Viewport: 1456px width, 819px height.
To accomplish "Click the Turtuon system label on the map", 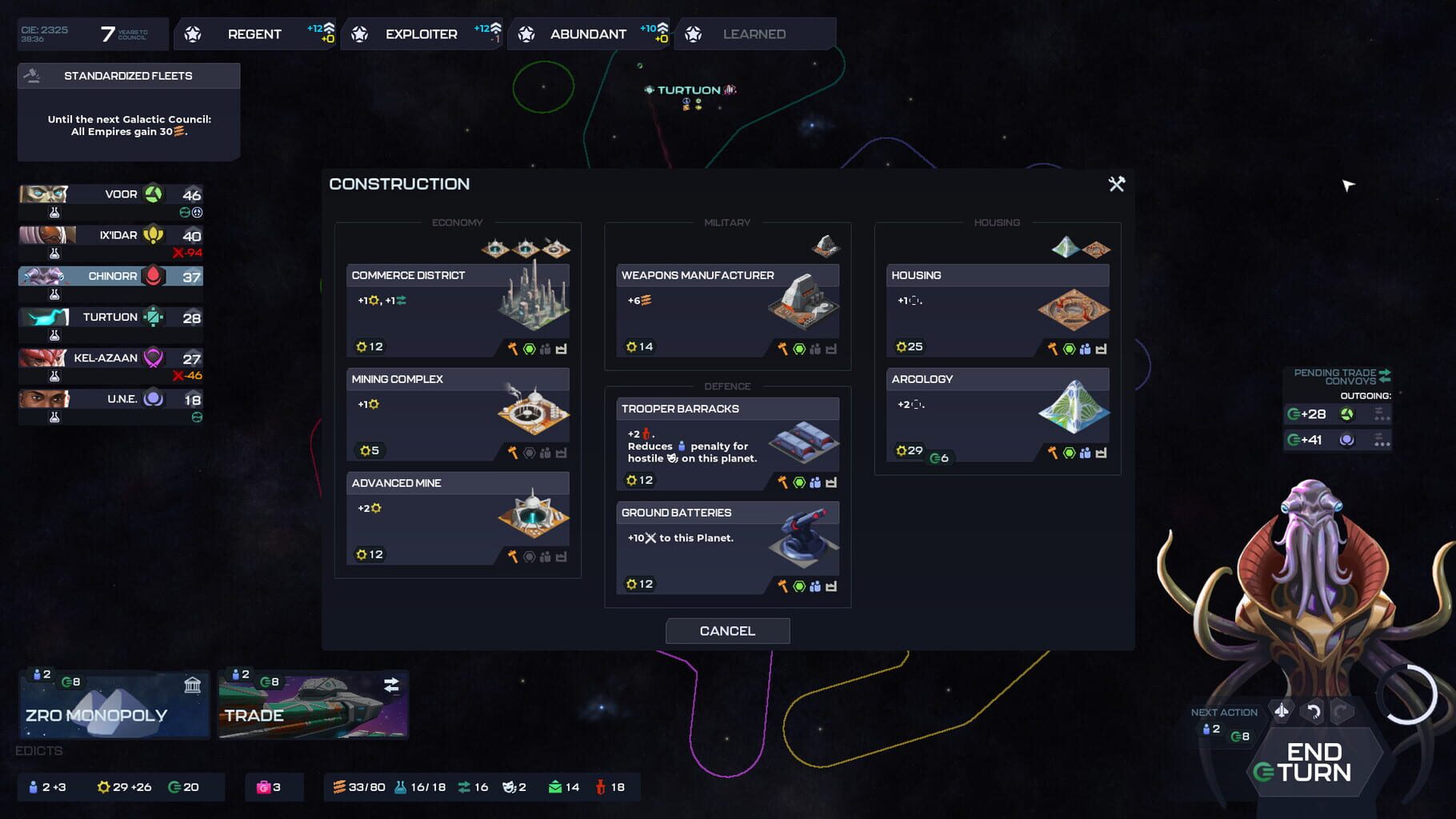I will 686,90.
